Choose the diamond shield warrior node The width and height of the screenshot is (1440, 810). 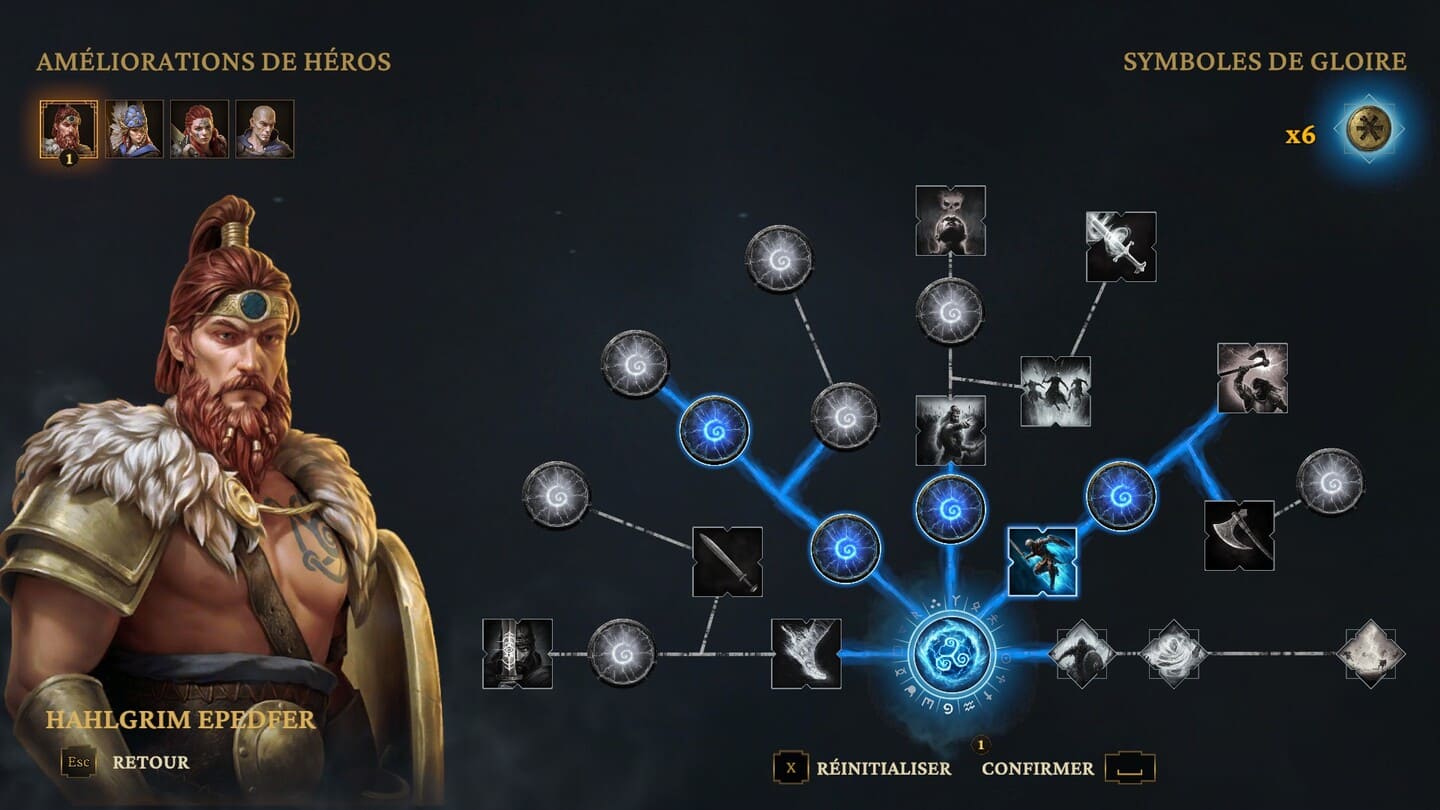pyautogui.click(x=1082, y=654)
